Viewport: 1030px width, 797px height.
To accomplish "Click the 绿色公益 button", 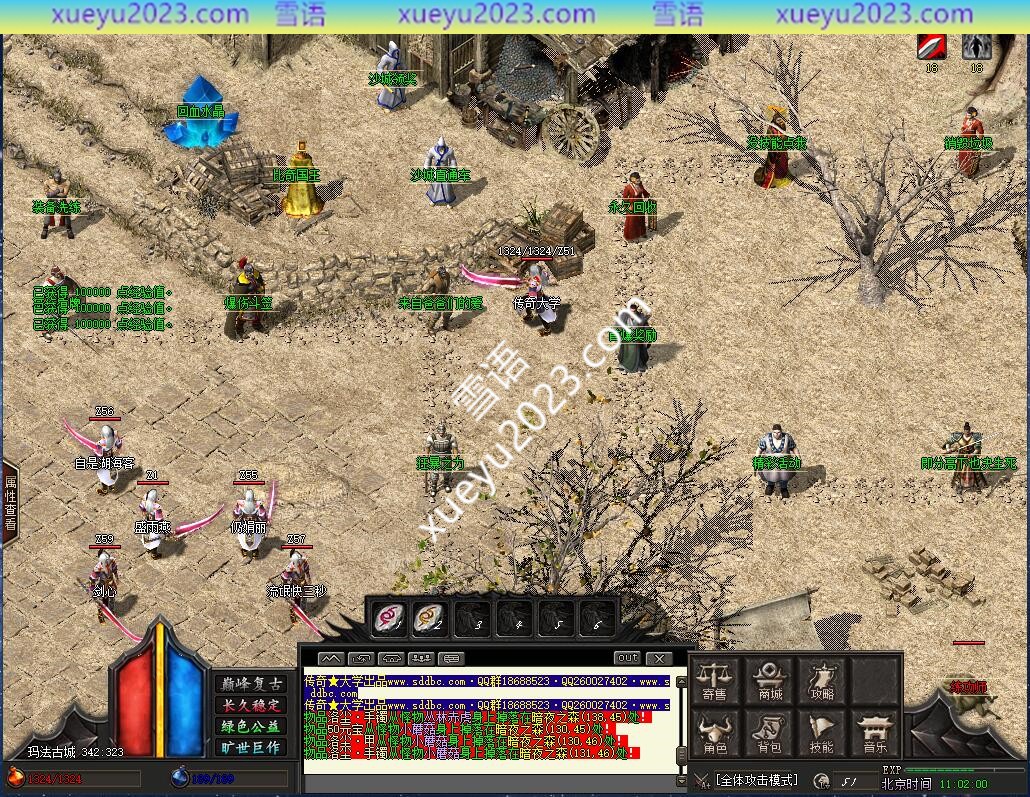I will [x=249, y=726].
